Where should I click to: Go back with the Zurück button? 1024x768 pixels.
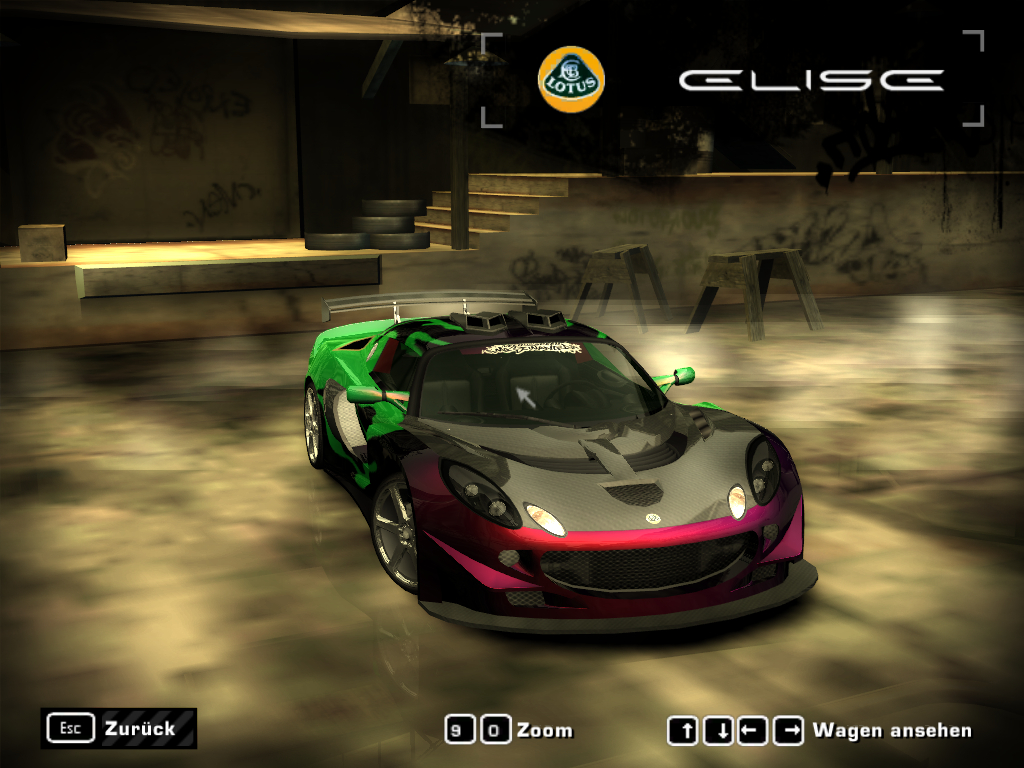[119, 728]
